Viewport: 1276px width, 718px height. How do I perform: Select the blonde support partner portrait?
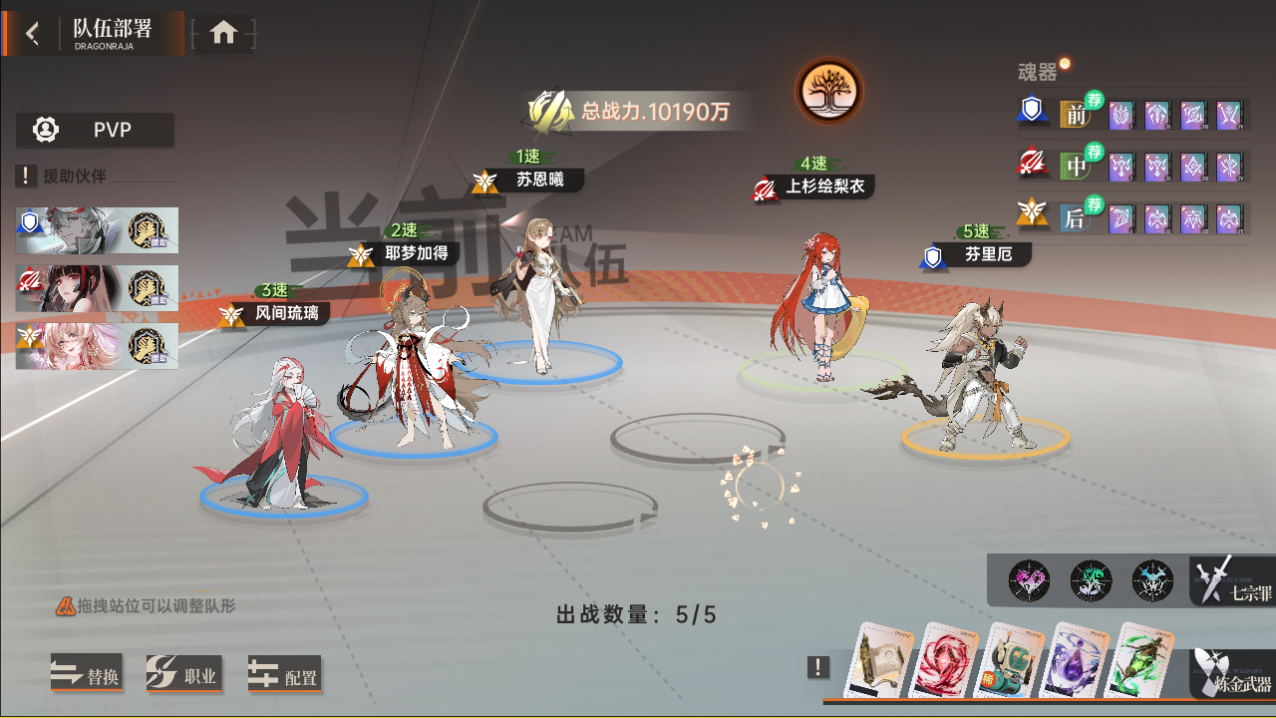coord(97,346)
